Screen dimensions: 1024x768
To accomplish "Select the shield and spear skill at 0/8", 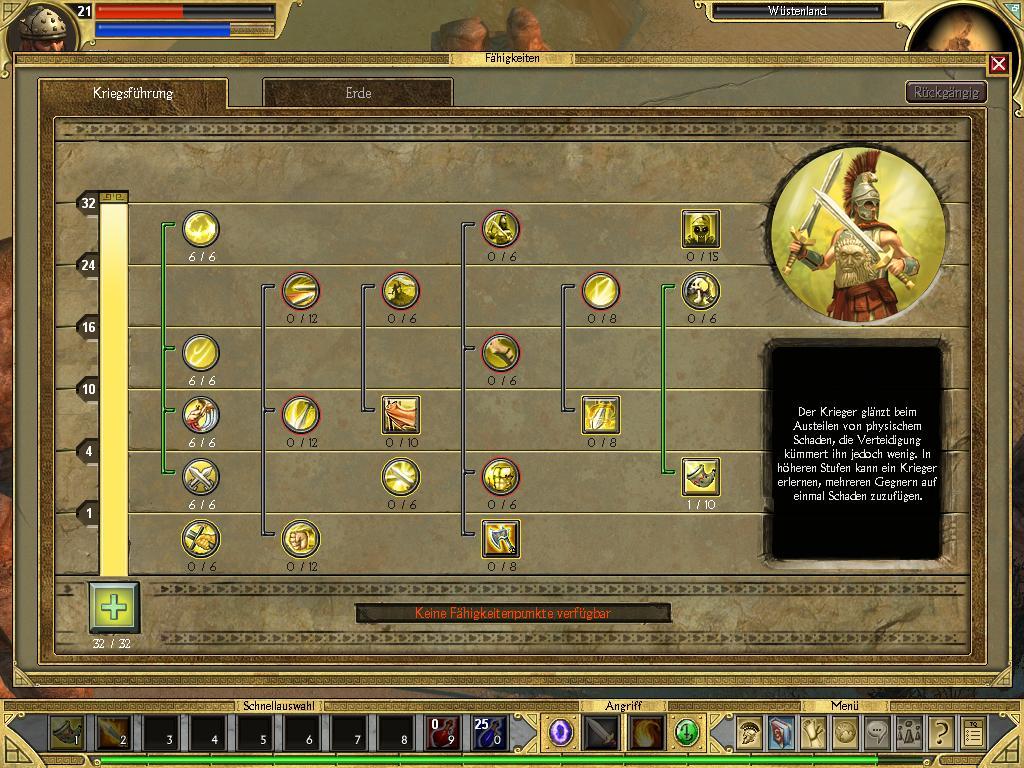I will (601, 415).
